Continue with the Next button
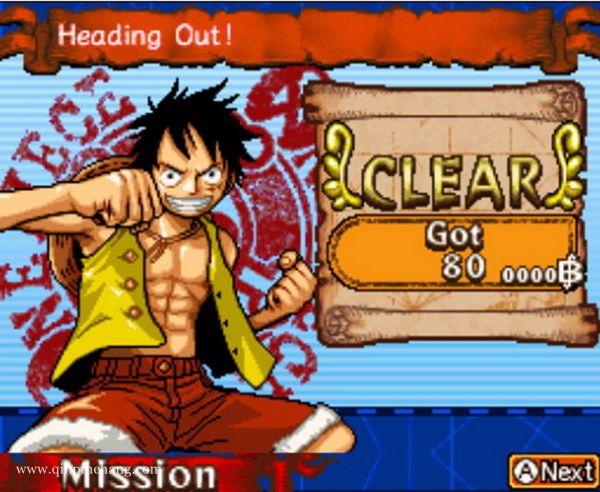The image size is (600, 492). [x=553, y=468]
